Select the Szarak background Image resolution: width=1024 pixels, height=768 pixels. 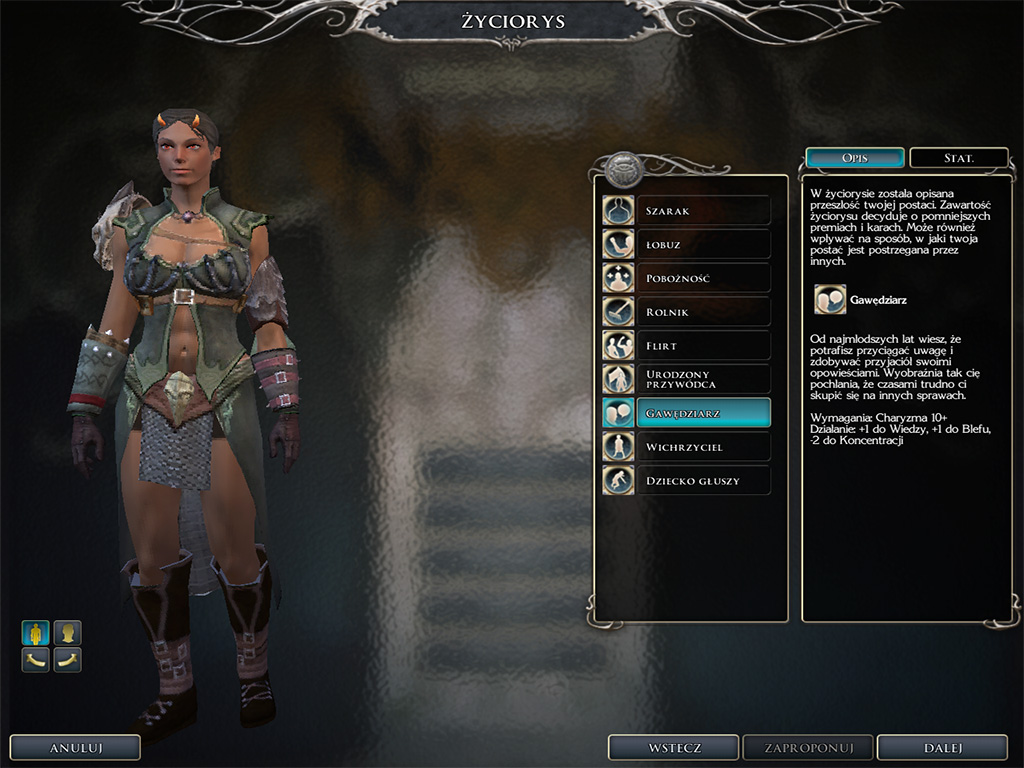tap(687, 210)
